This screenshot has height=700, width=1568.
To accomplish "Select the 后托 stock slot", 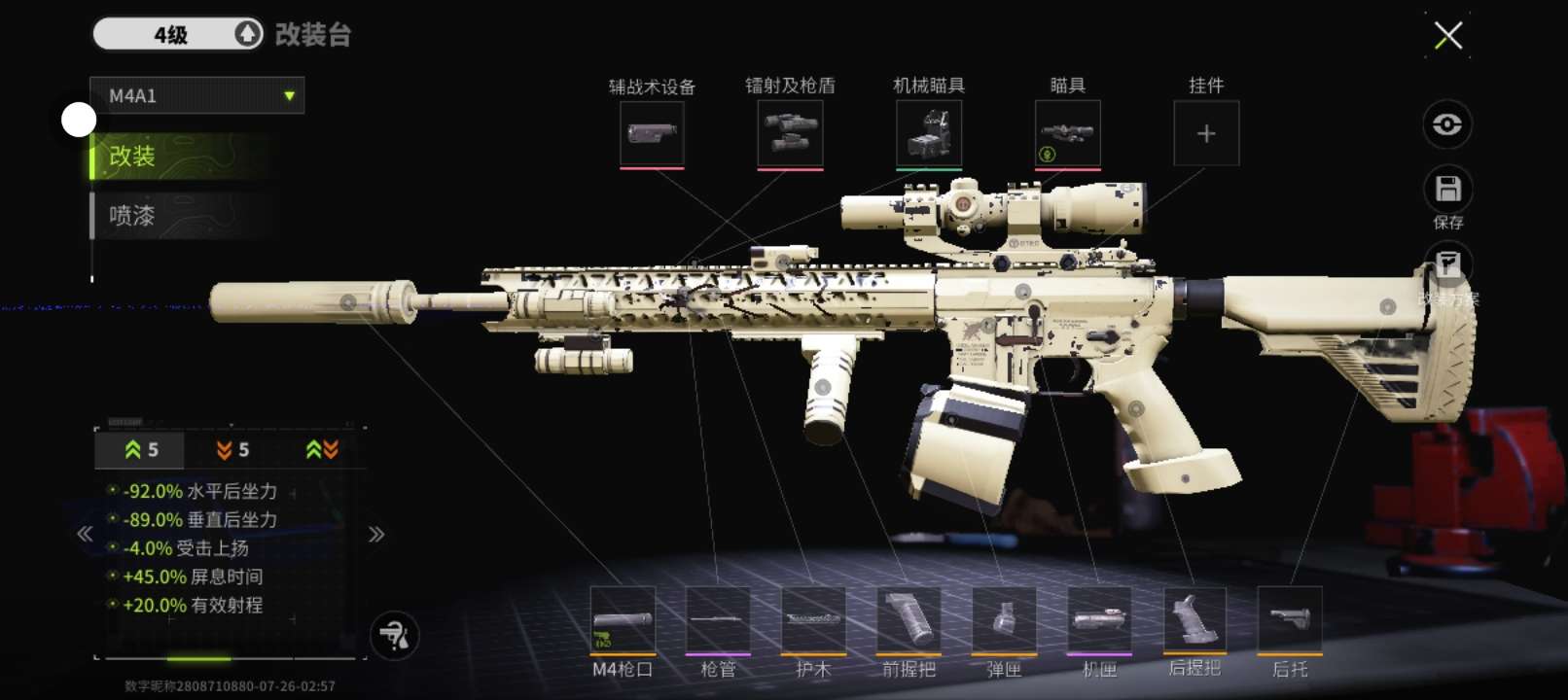I will [1290, 619].
